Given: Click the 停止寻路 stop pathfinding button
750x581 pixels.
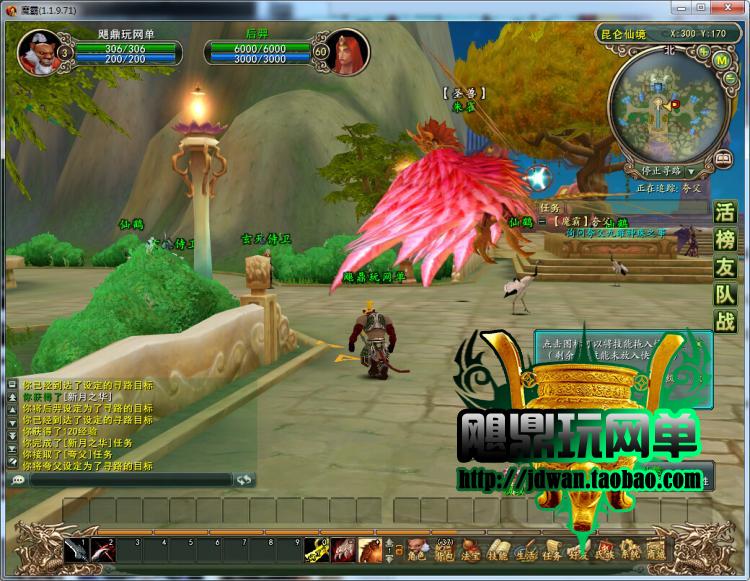Looking at the screenshot, I should click(661, 171).
